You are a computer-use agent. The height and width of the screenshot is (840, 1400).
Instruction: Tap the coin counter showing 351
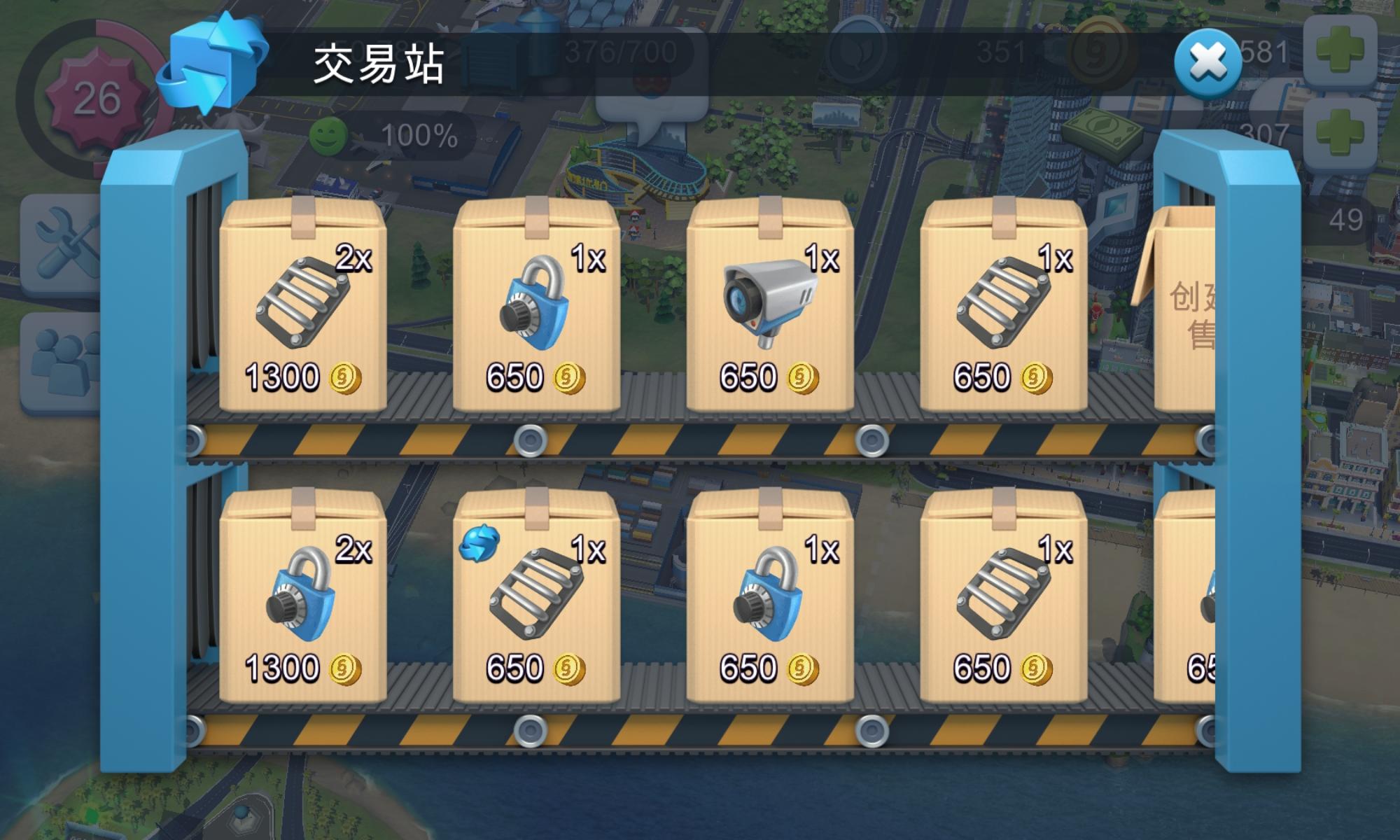(1001, 50)
